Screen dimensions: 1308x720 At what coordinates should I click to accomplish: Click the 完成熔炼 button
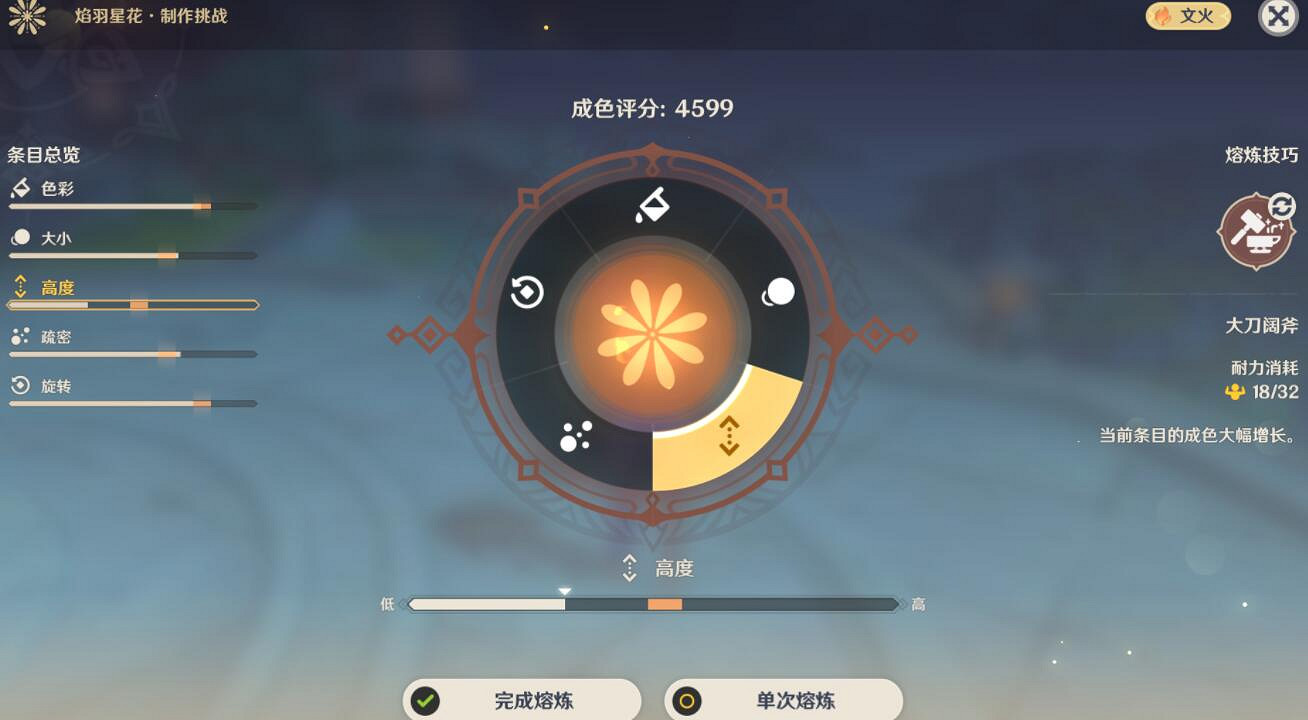(x=521, y=700)
